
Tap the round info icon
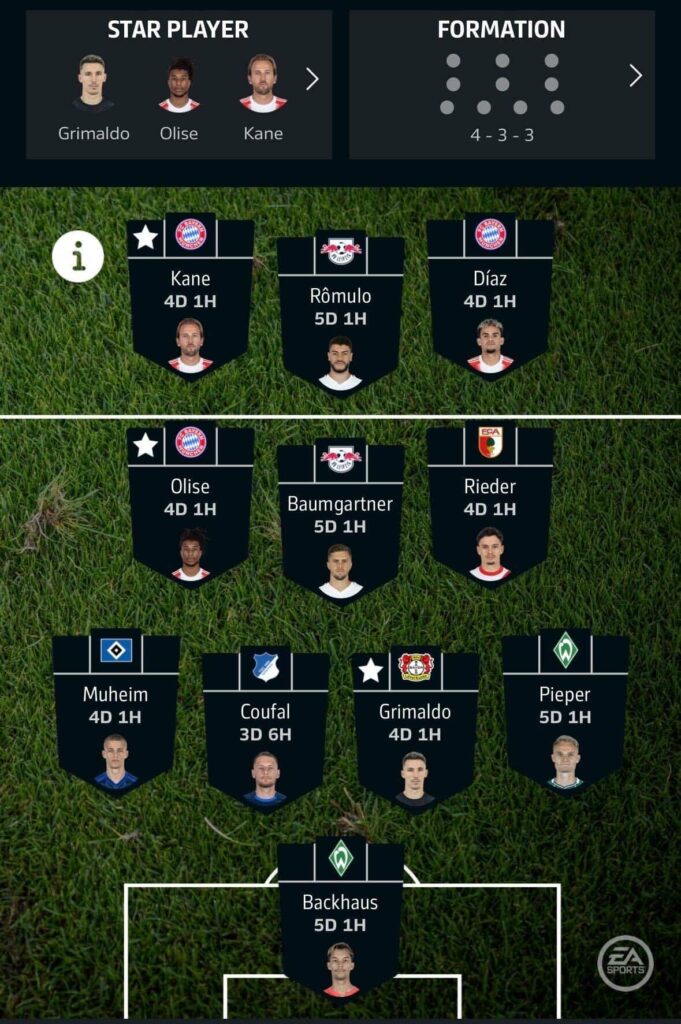[x=78, y=256]
